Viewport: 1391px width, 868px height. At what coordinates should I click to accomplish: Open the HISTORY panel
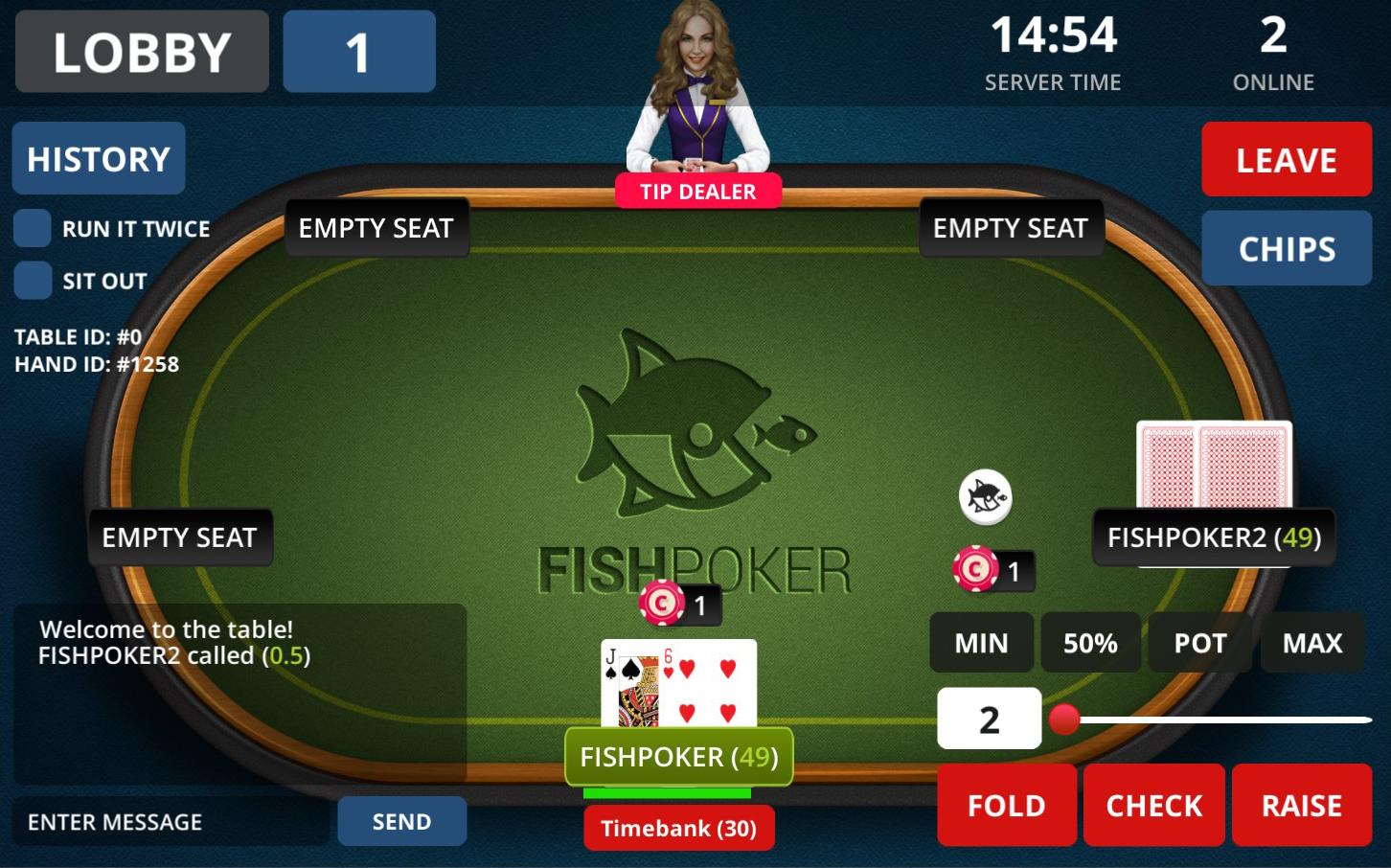click(x=98, y=158)
